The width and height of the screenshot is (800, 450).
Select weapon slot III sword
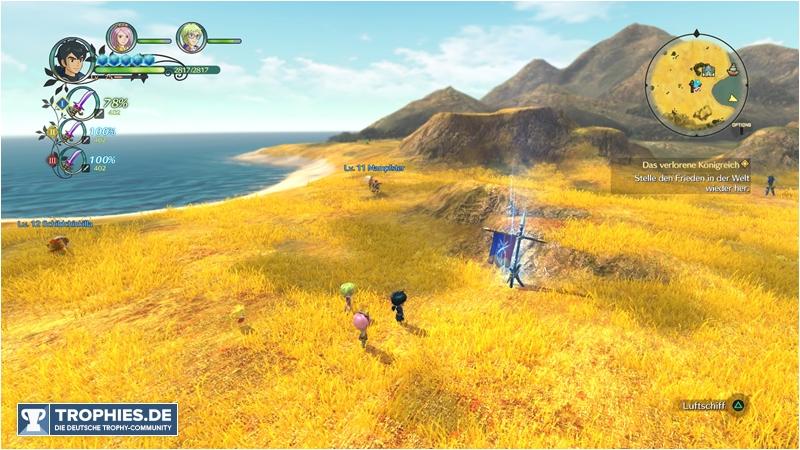[x=73, y=160]
